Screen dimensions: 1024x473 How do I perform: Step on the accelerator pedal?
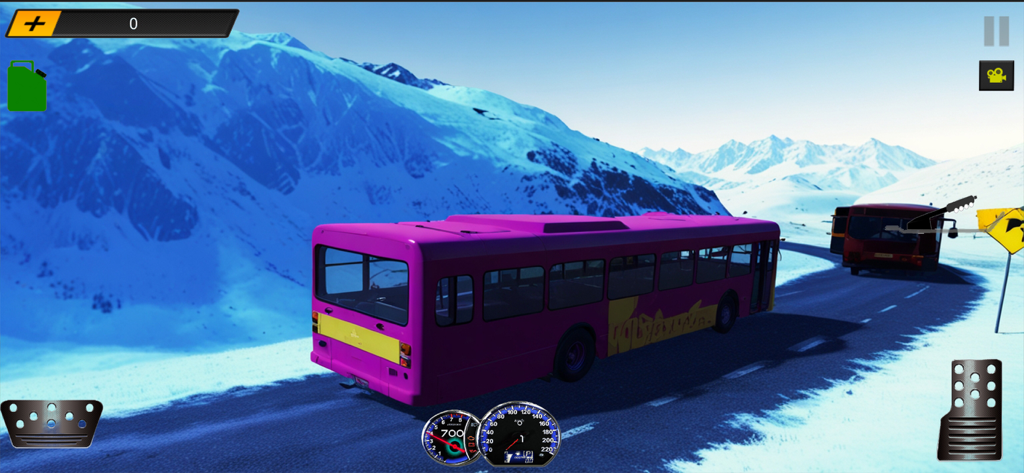pyautogui.click(x=970, y=408)
